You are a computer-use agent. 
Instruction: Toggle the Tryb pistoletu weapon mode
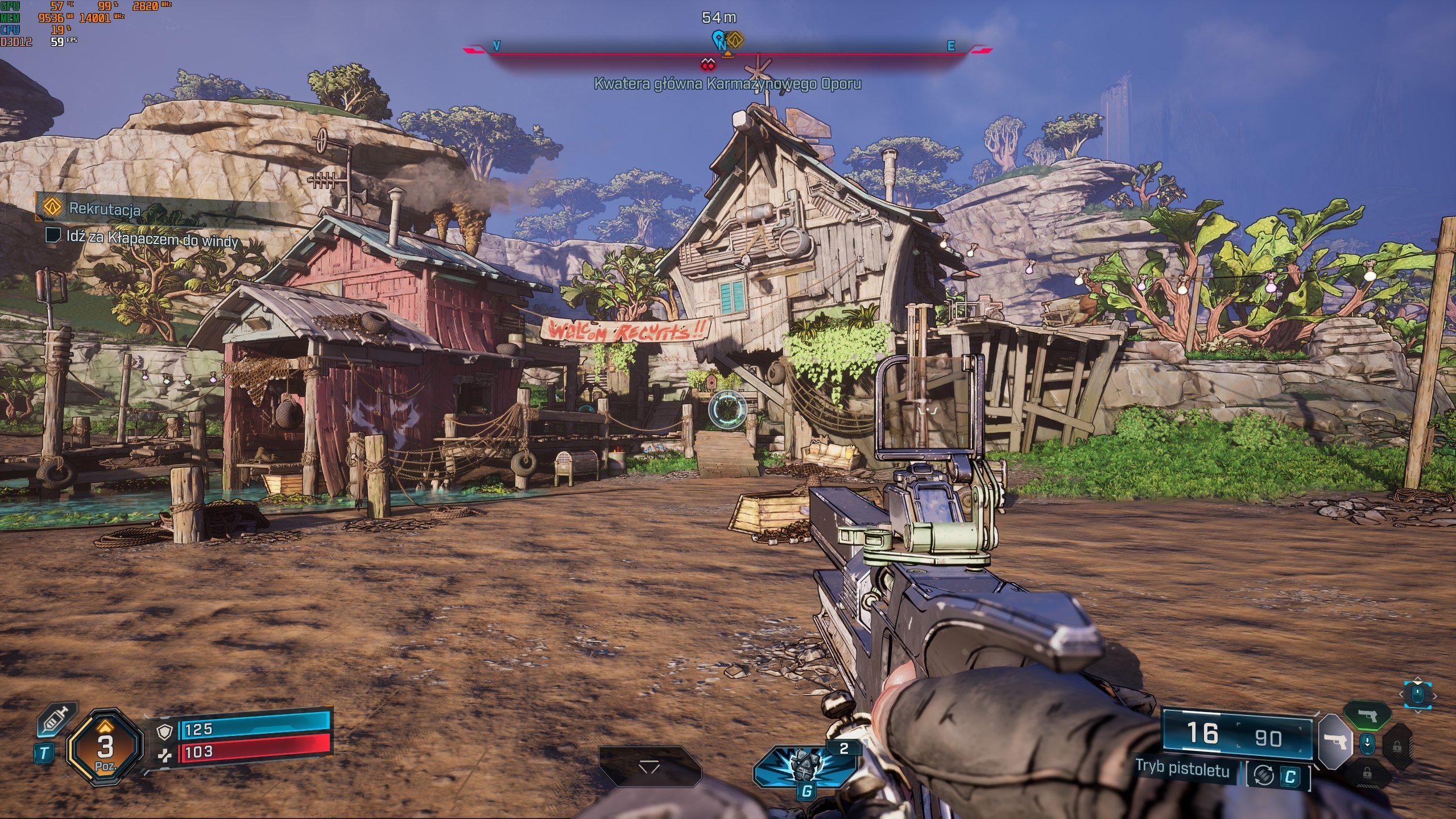pos(1183,769)
